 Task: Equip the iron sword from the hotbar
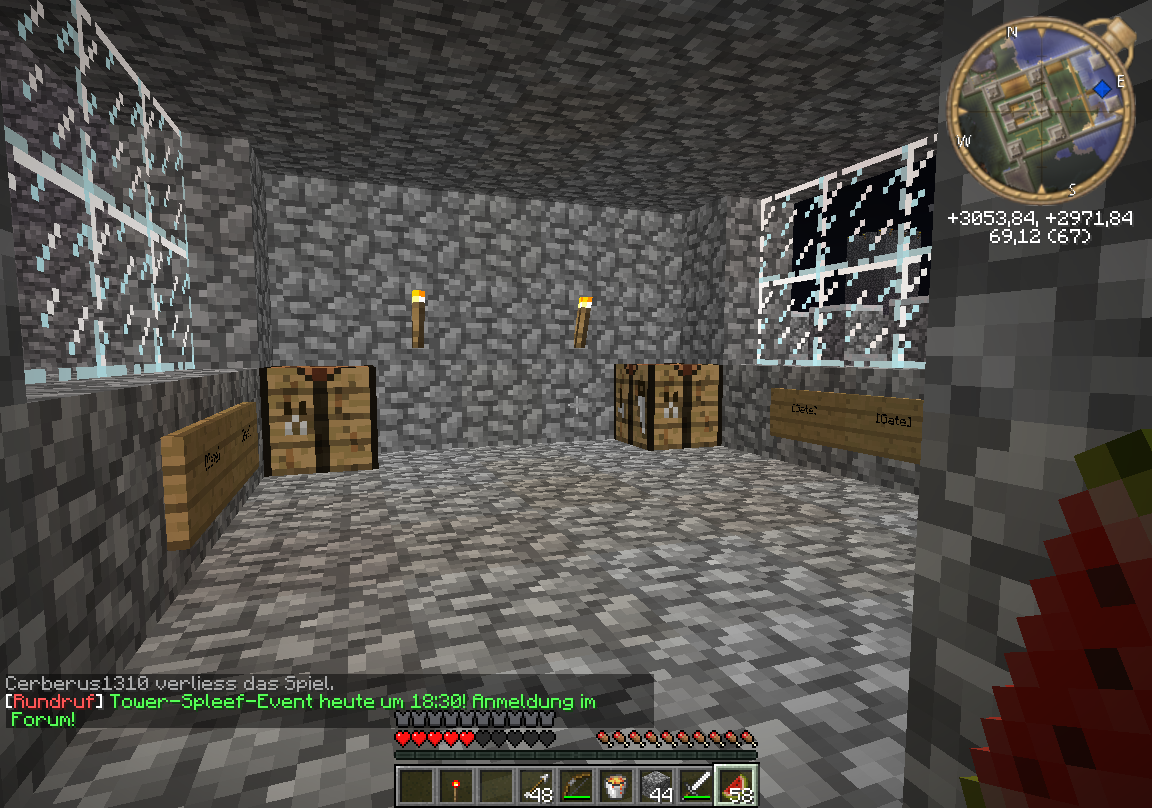(x=697, y=785)
